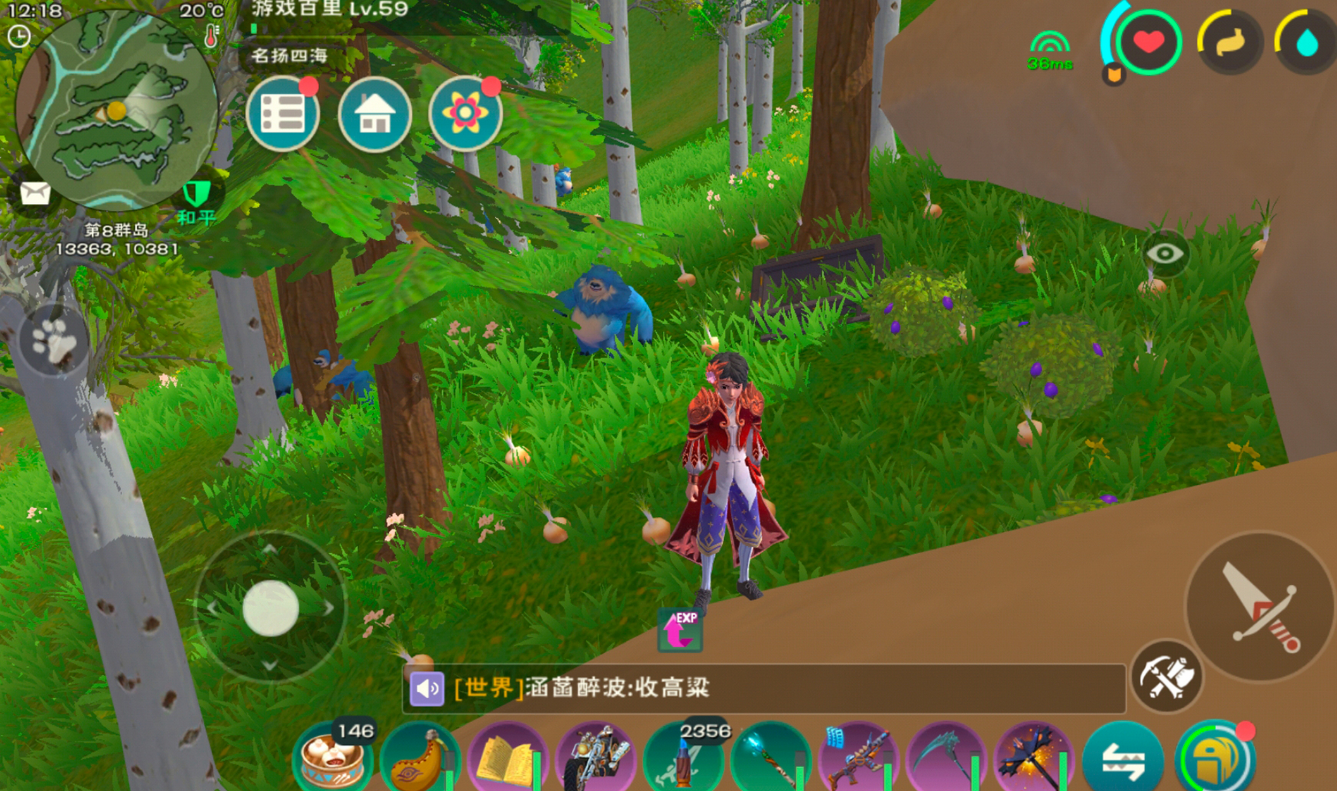Select the gourd flask hotbar slot
Screen dimensions: 1337x791
tap(419, 760)
